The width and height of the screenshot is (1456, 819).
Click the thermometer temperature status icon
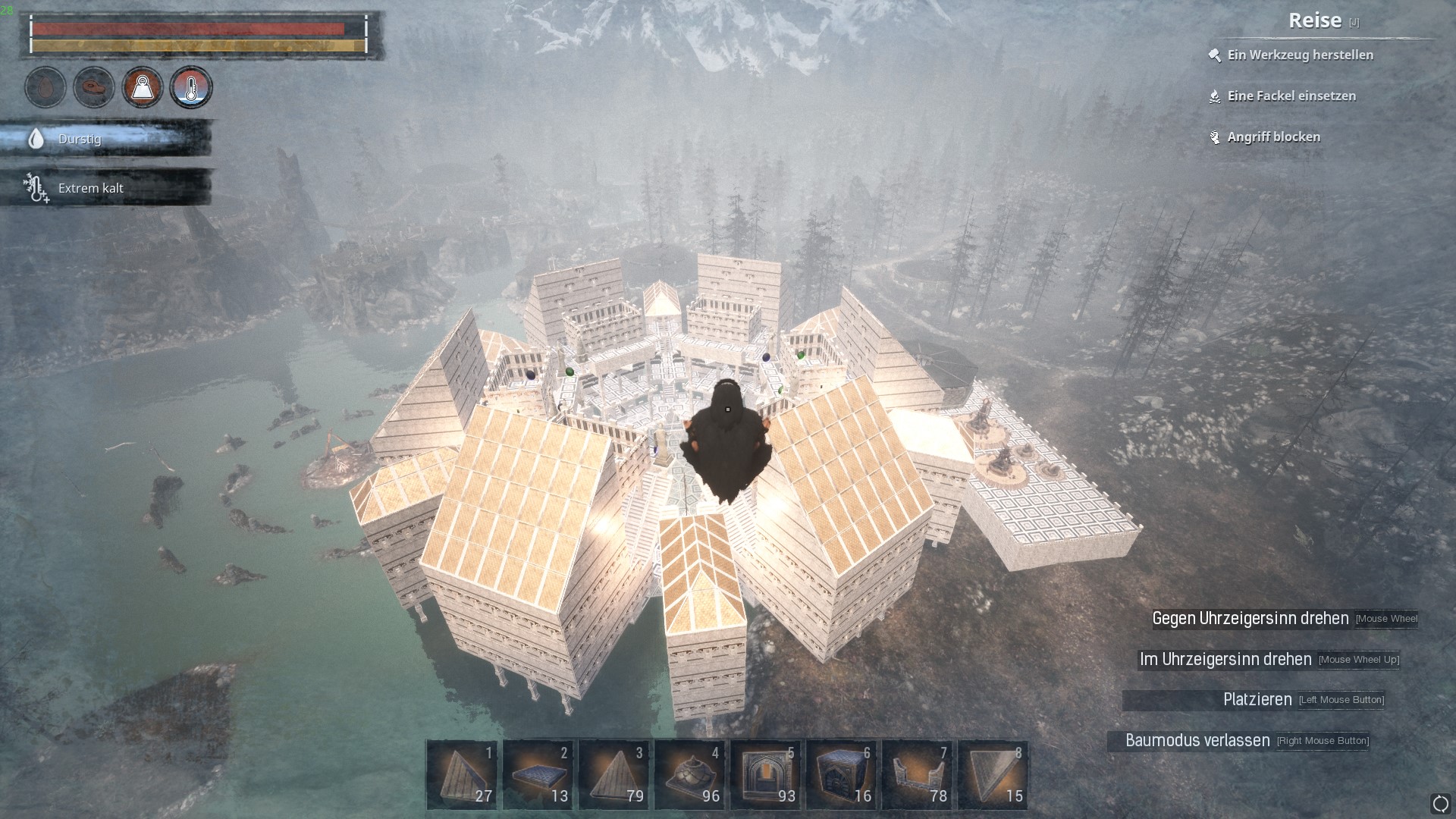click(191, 87)
